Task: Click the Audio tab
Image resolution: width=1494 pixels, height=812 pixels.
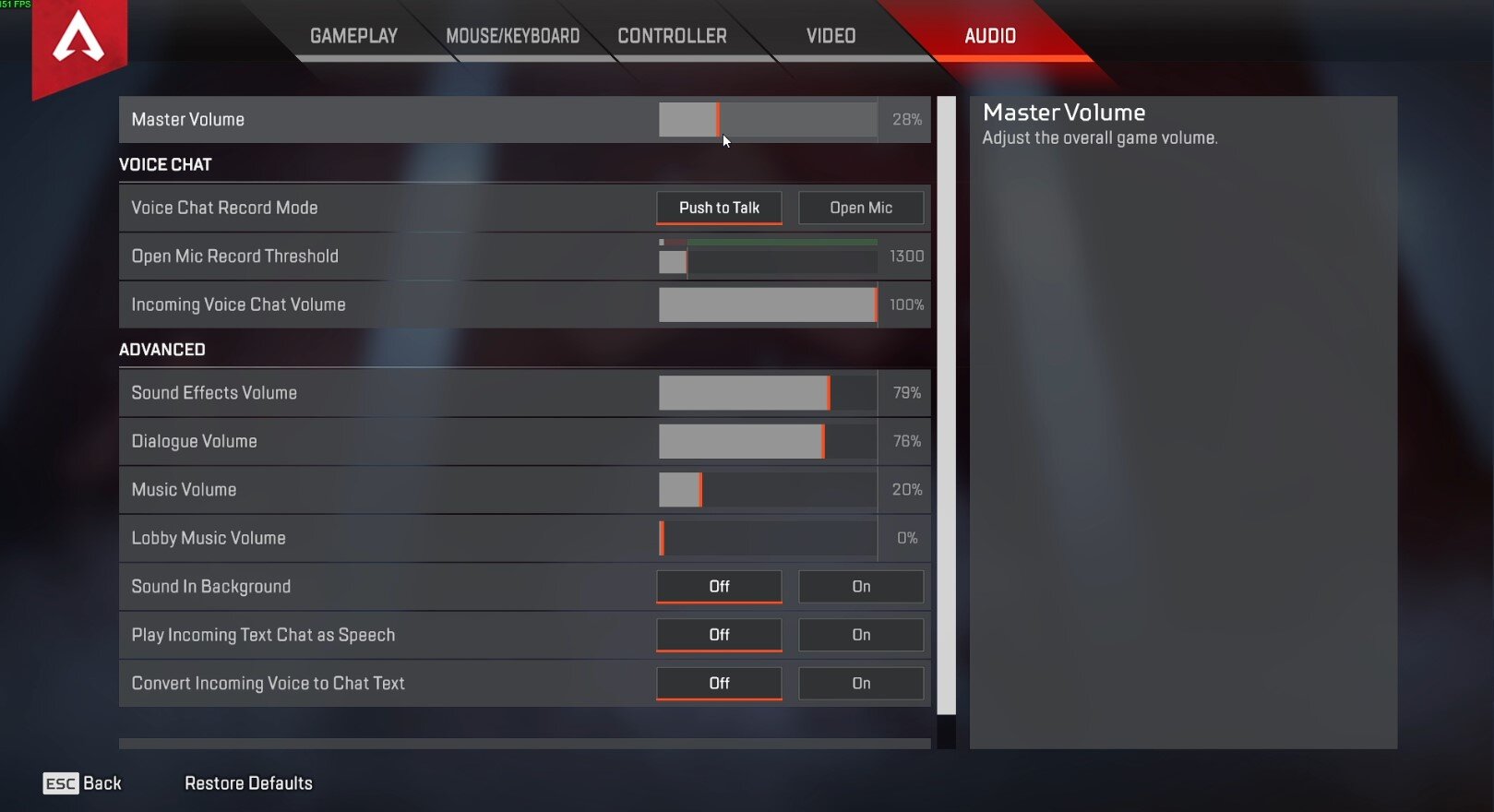Action: click(x=989, y=36)
